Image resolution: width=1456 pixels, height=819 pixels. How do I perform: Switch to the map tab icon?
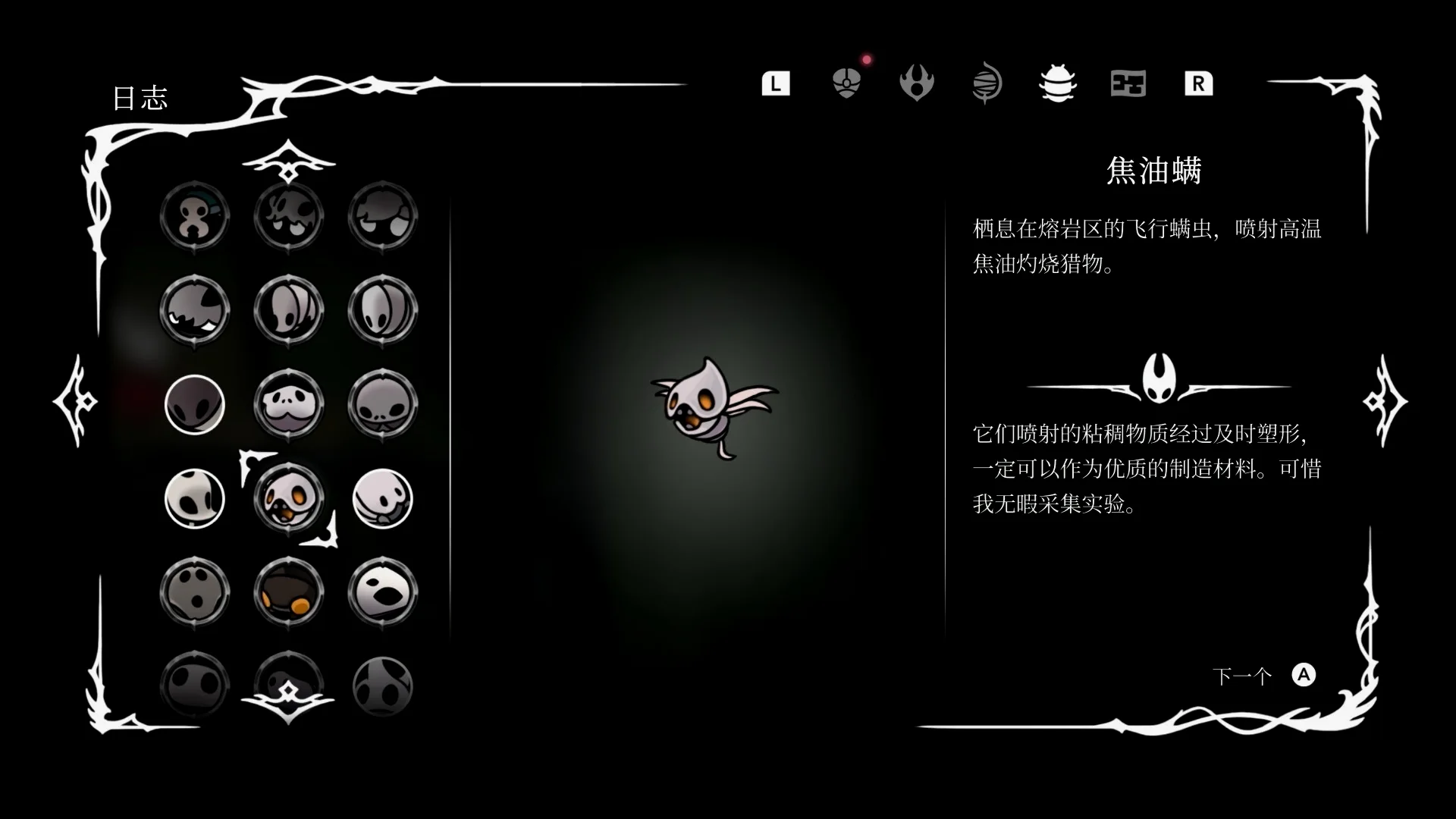pyautogui.click(x=1128, y=83)
